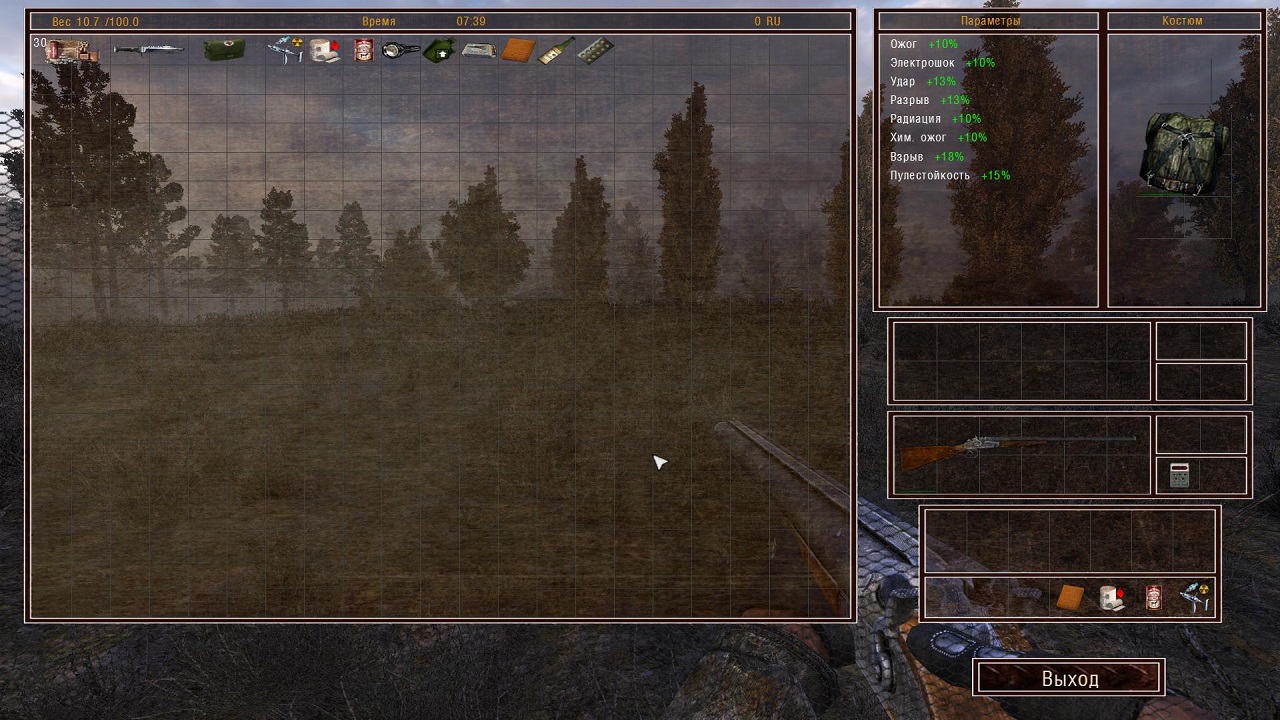Screen dimensions: 1280x720
Task: Select the anti-radiation syringe in quick-slot bar
Action: pyautogui.click(x=1195, y=597)
